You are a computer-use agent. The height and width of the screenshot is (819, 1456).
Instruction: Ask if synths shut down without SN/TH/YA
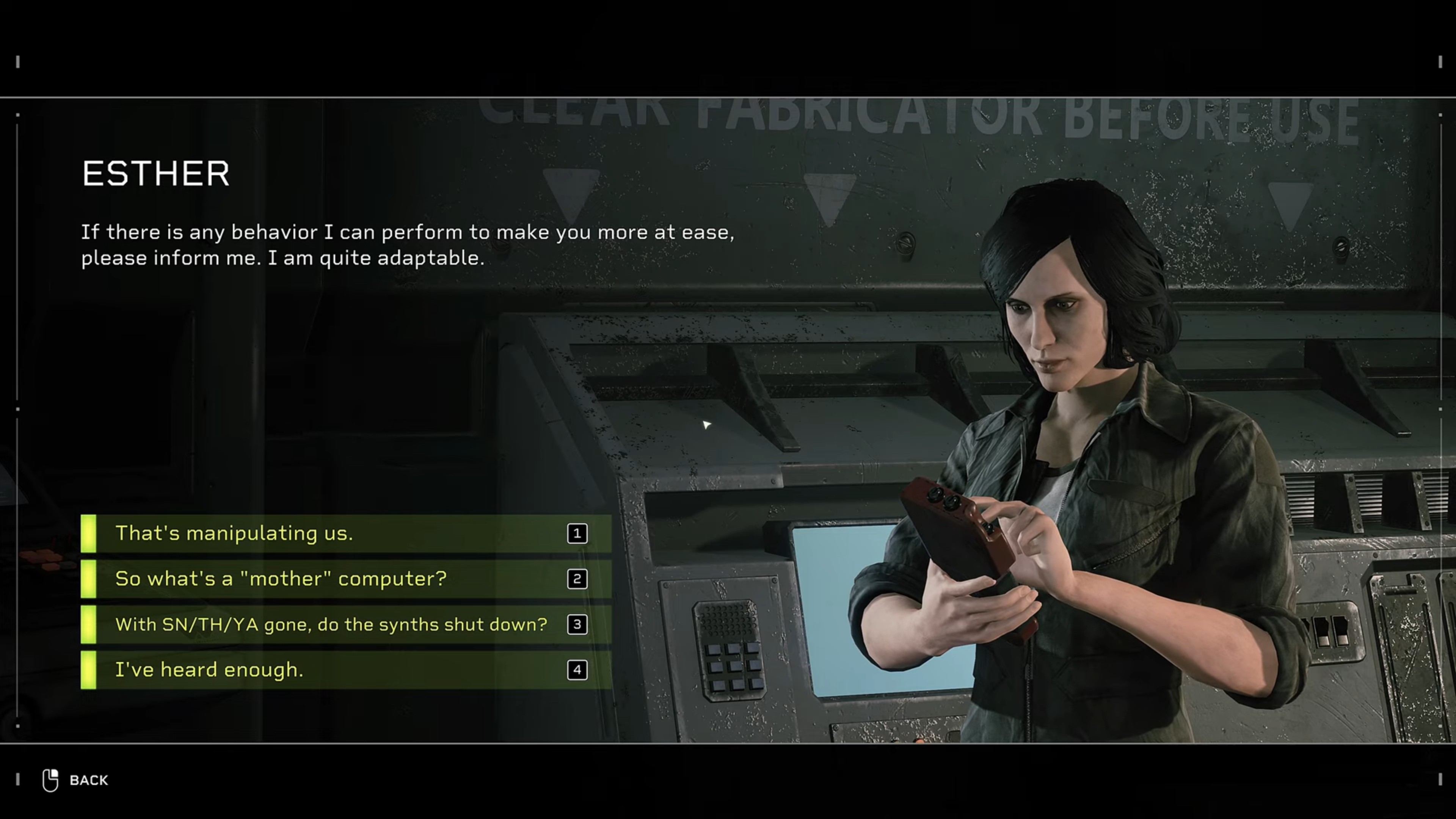pyautogui.click(x=346, y=624)
